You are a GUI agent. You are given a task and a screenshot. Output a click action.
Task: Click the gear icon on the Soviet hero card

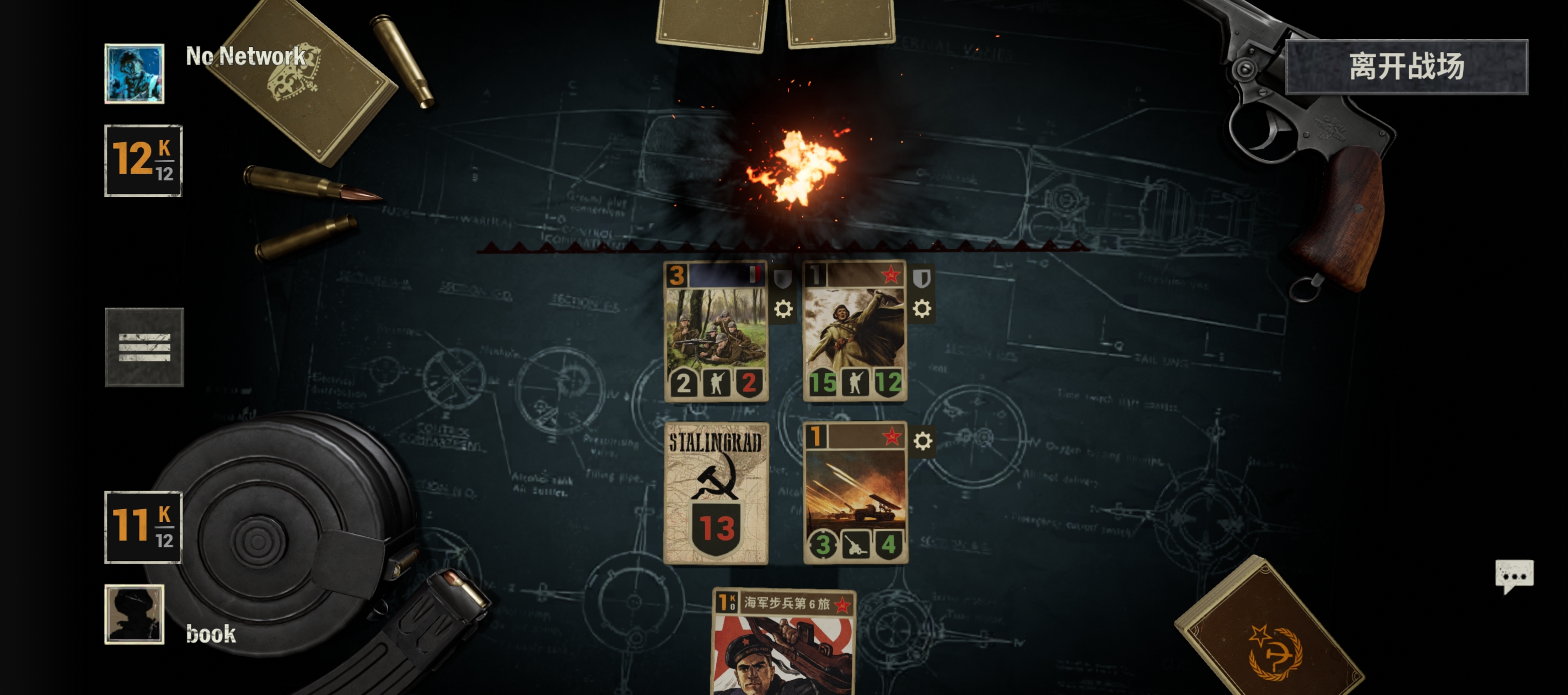tap(923, 309)
